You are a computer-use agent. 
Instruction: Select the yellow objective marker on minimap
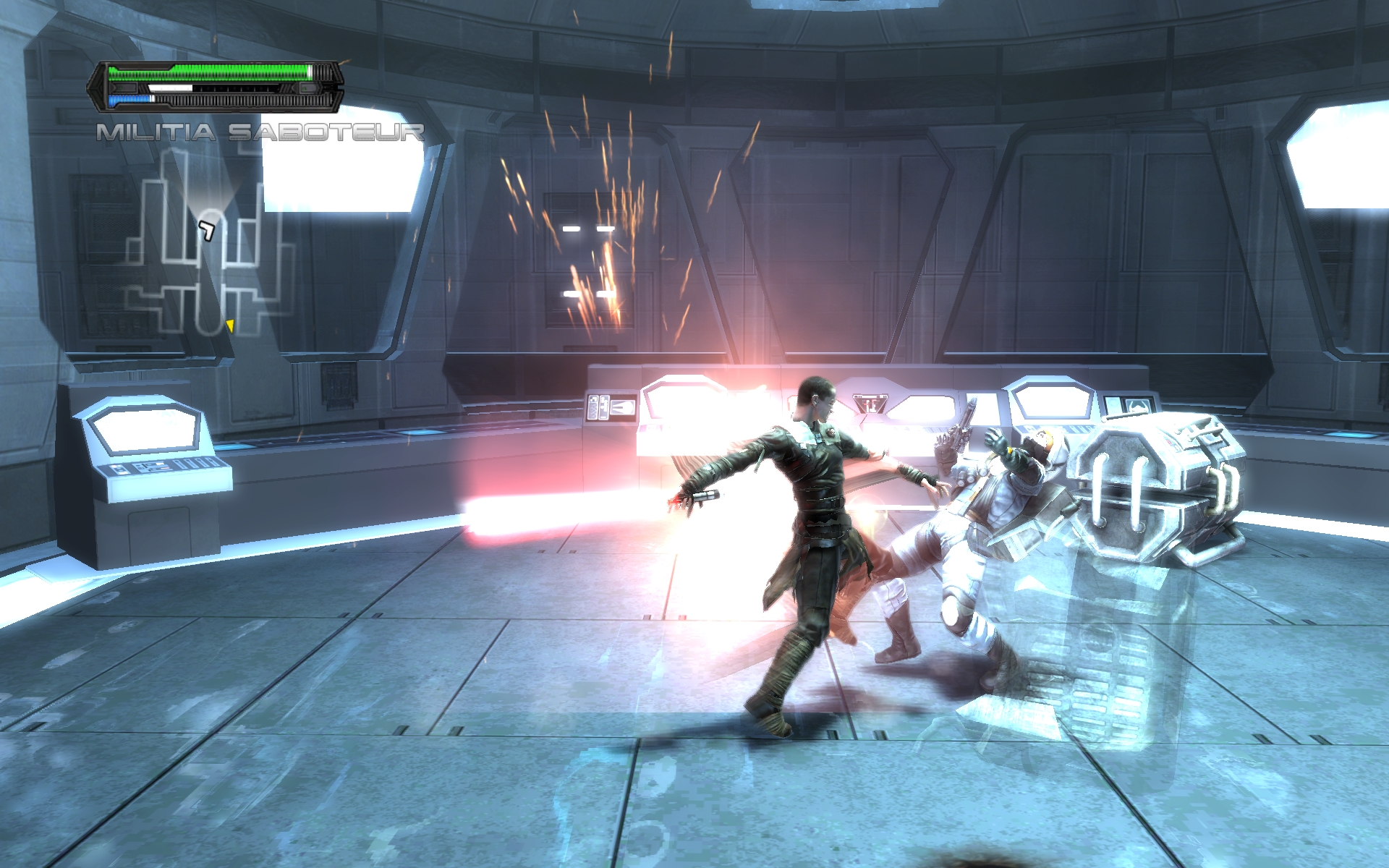[230, 325]
